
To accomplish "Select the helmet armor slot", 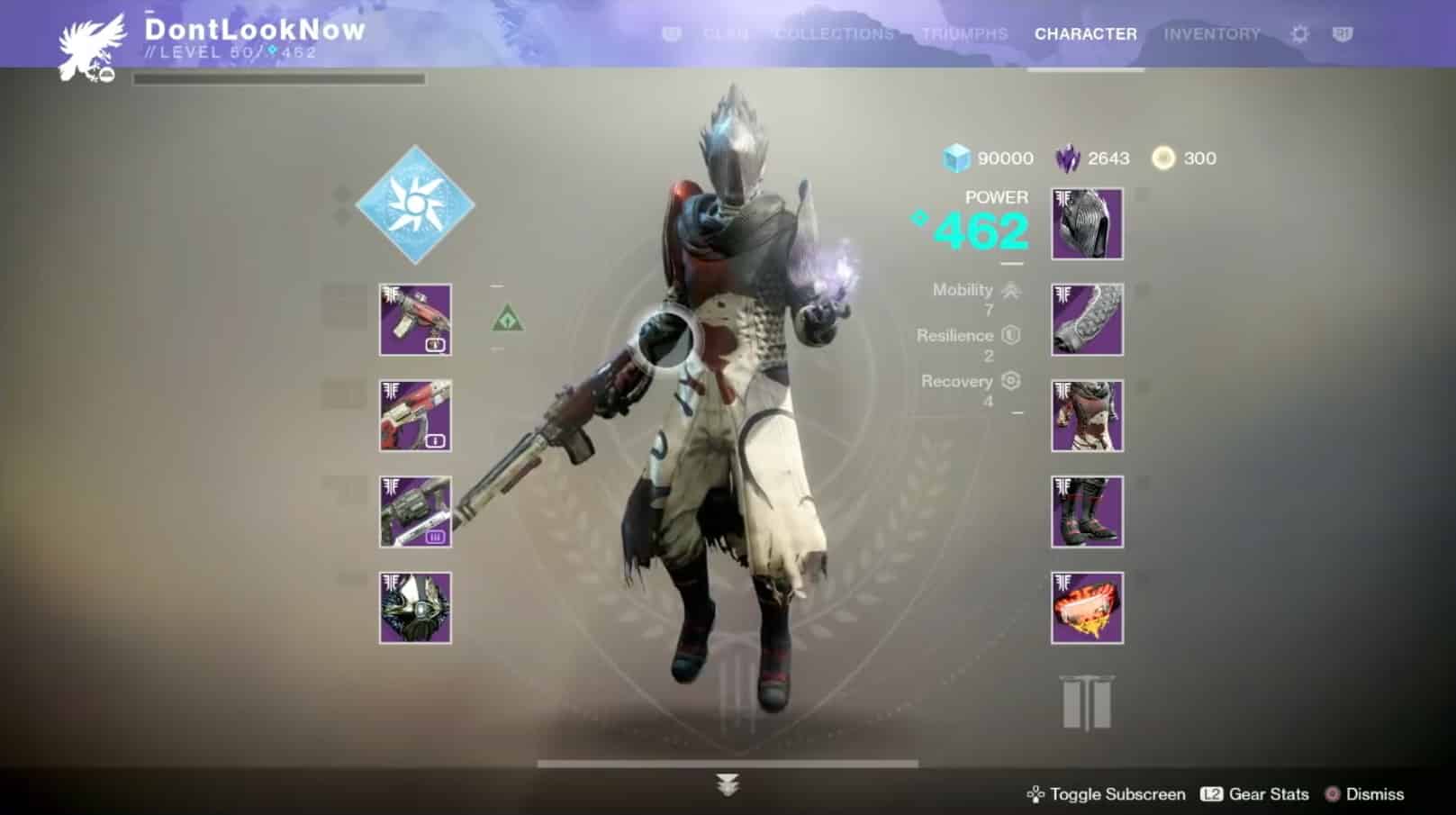I will (x=1087, y=224).
